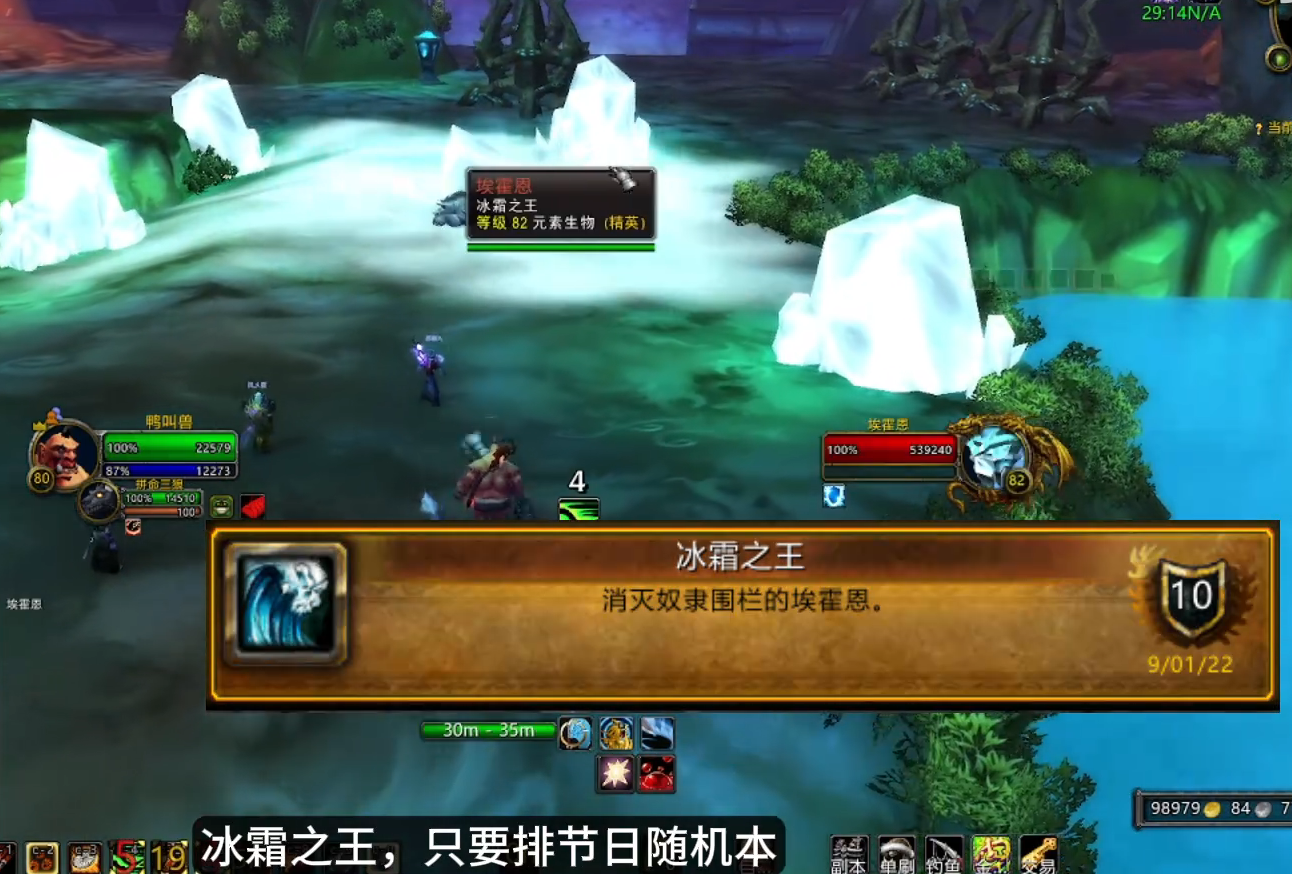Image resolution: width=1292 pixels, height=874 pixels.
Task: Click the 30m - 35m range bar
Action: coord(487,732)
